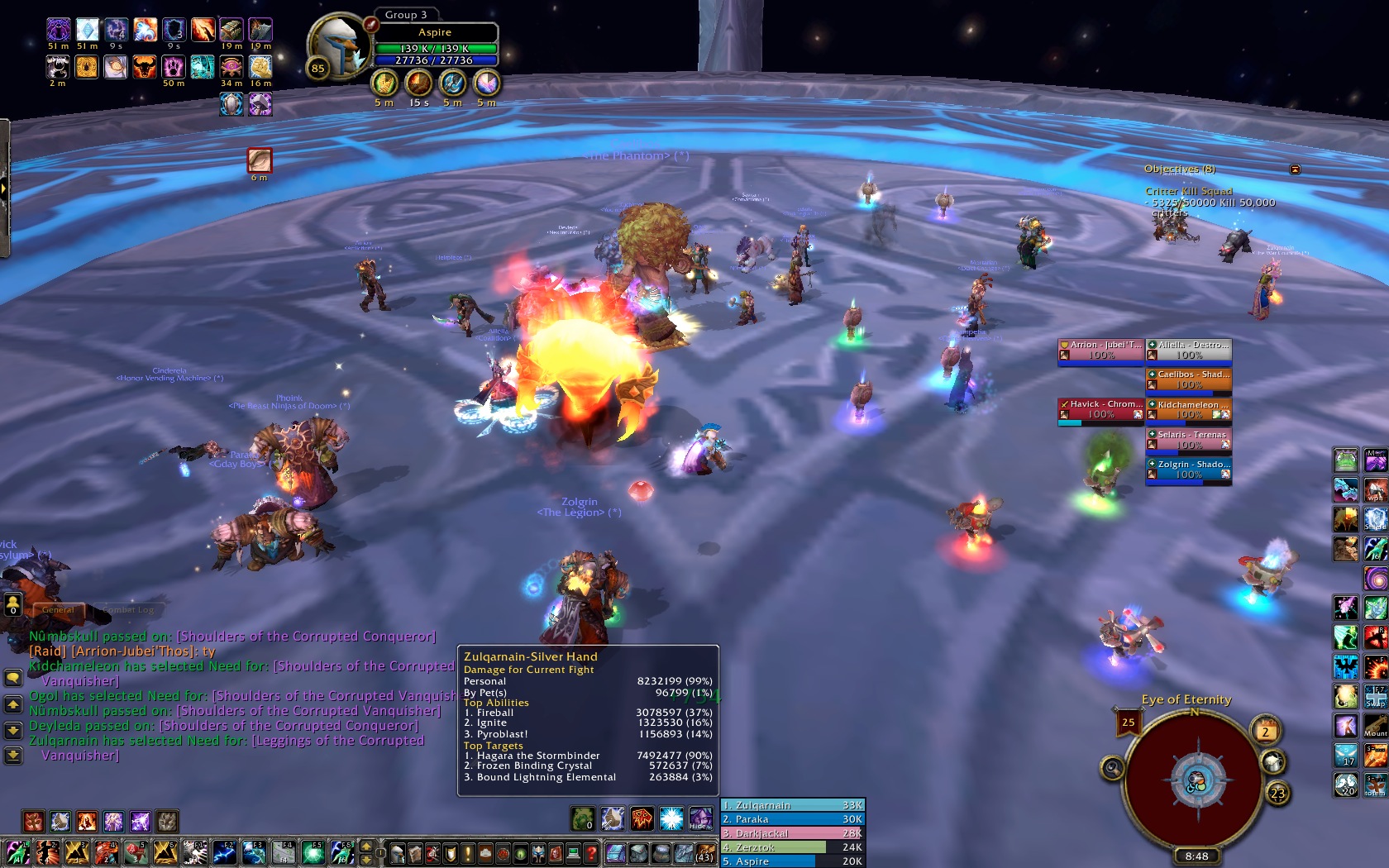Select Havick's raid frame
The image size is (1389, 868).
click(x=1100, y=409)
